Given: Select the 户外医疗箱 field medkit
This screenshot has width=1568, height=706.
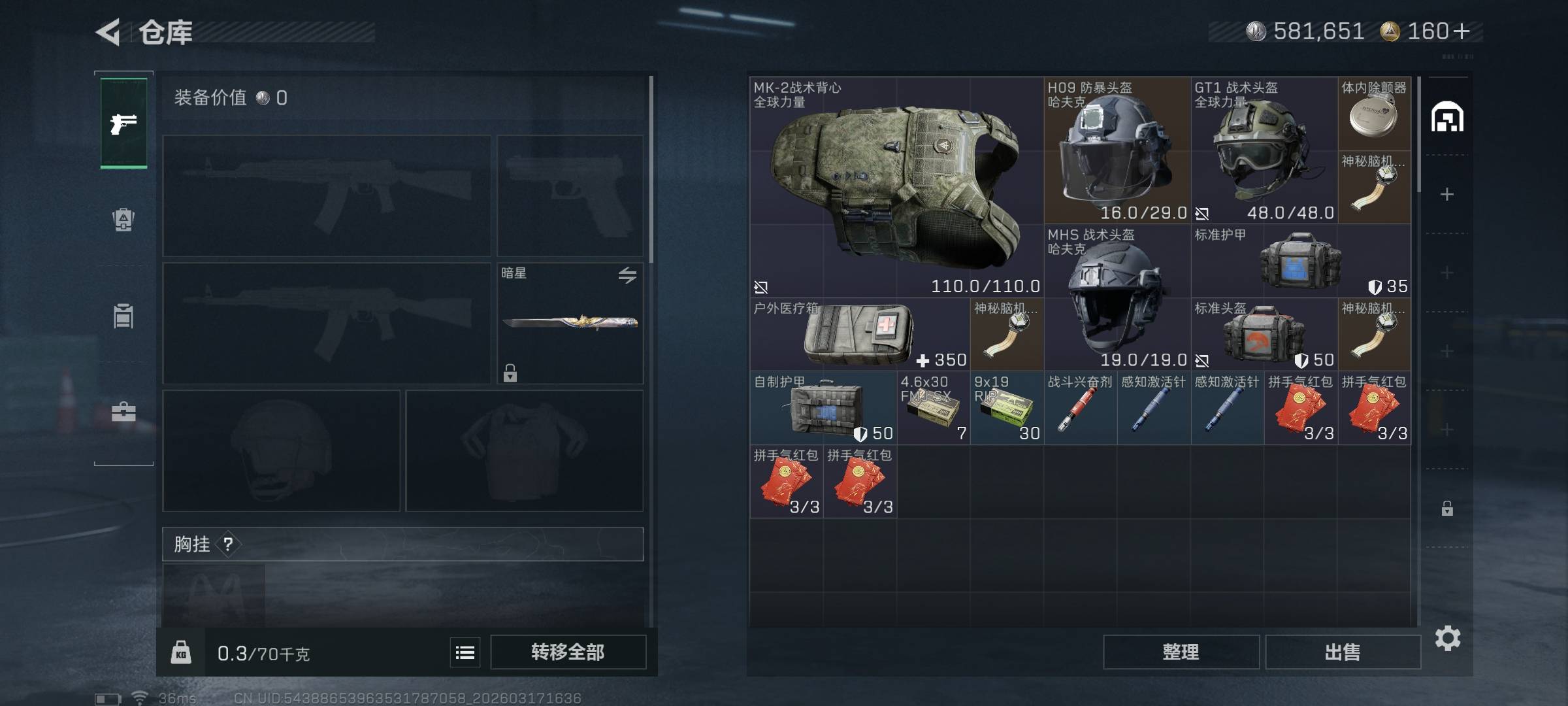Looking at the screenshot, I should coord(859,334).
